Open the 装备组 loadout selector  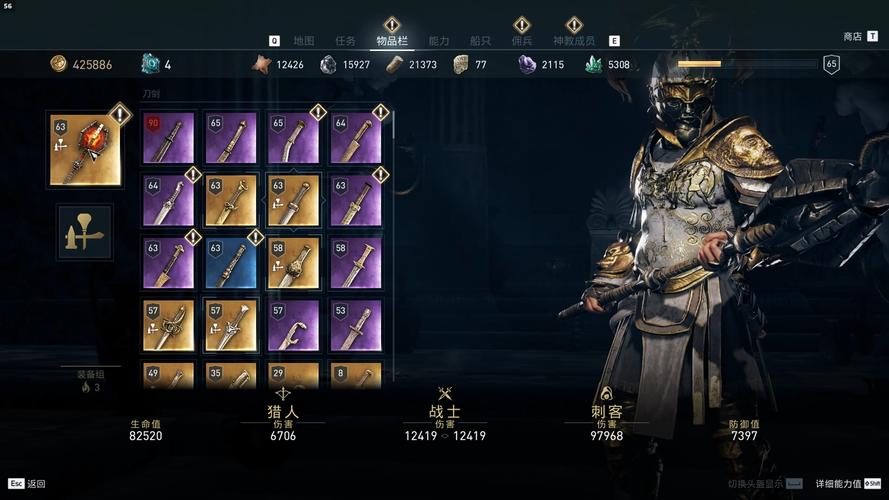click(x=90, y=381)
